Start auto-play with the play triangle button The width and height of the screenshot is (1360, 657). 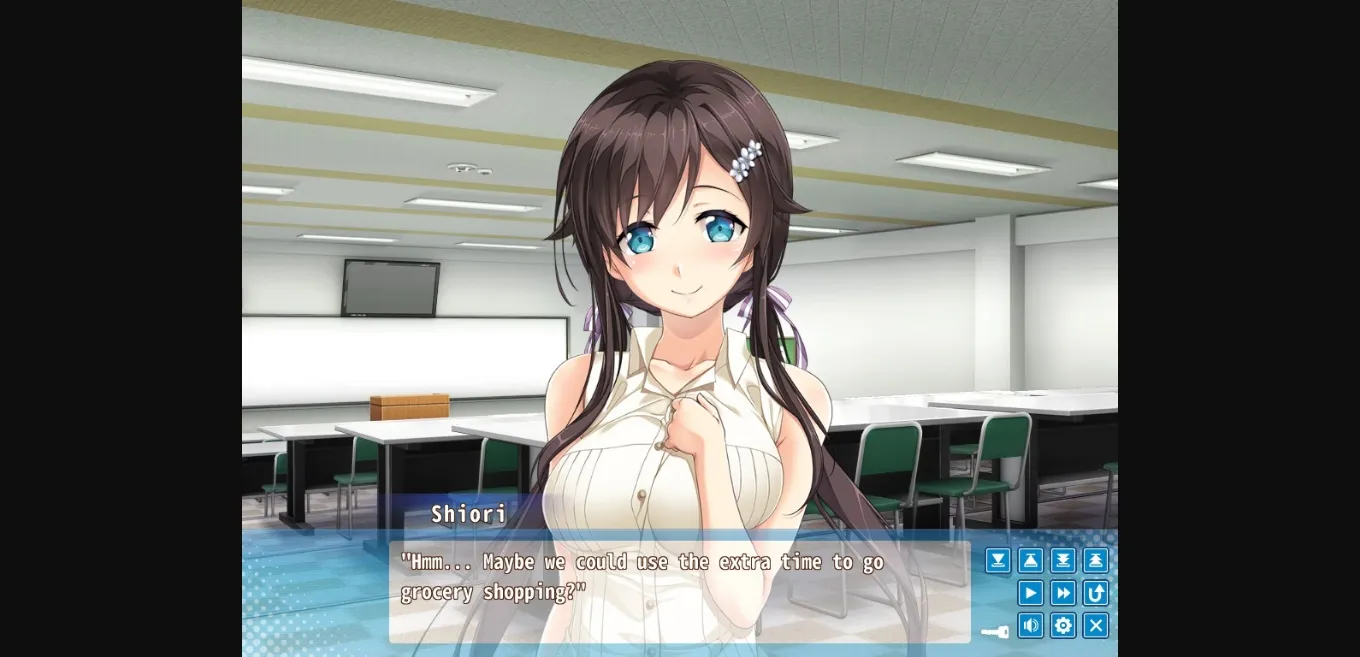[1030, 593]
